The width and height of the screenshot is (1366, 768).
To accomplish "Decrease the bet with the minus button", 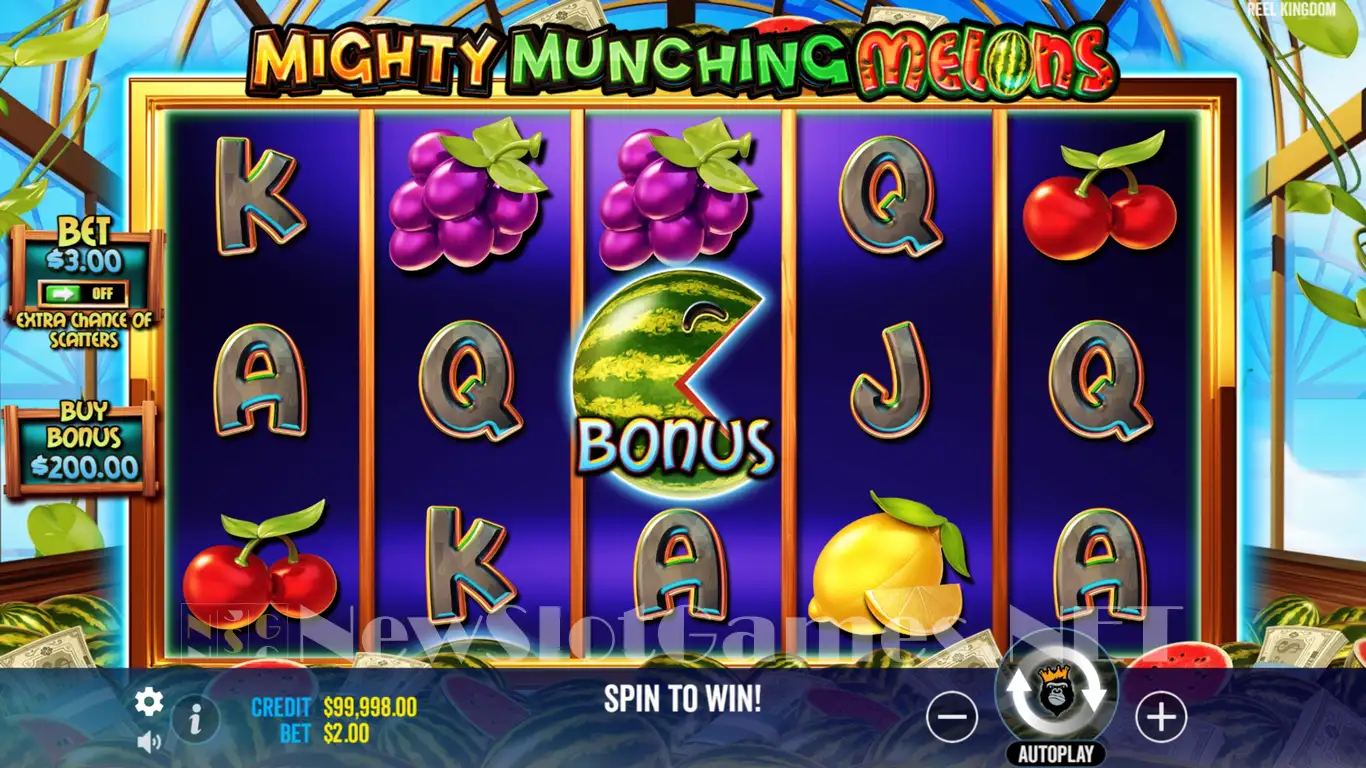I will tap(951, 717).
